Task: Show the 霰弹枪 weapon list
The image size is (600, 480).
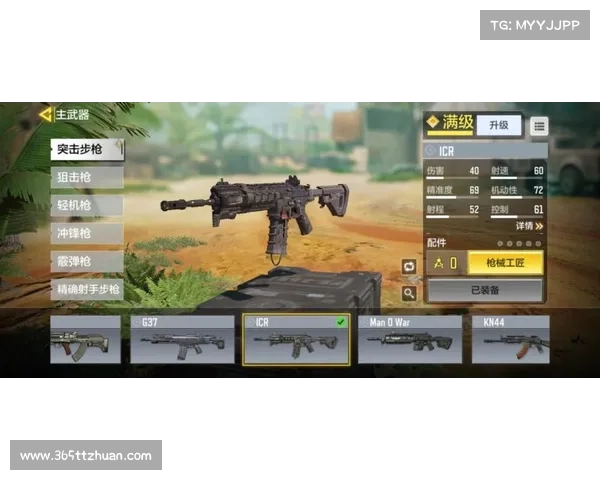Action: click(x=87, y=261)
